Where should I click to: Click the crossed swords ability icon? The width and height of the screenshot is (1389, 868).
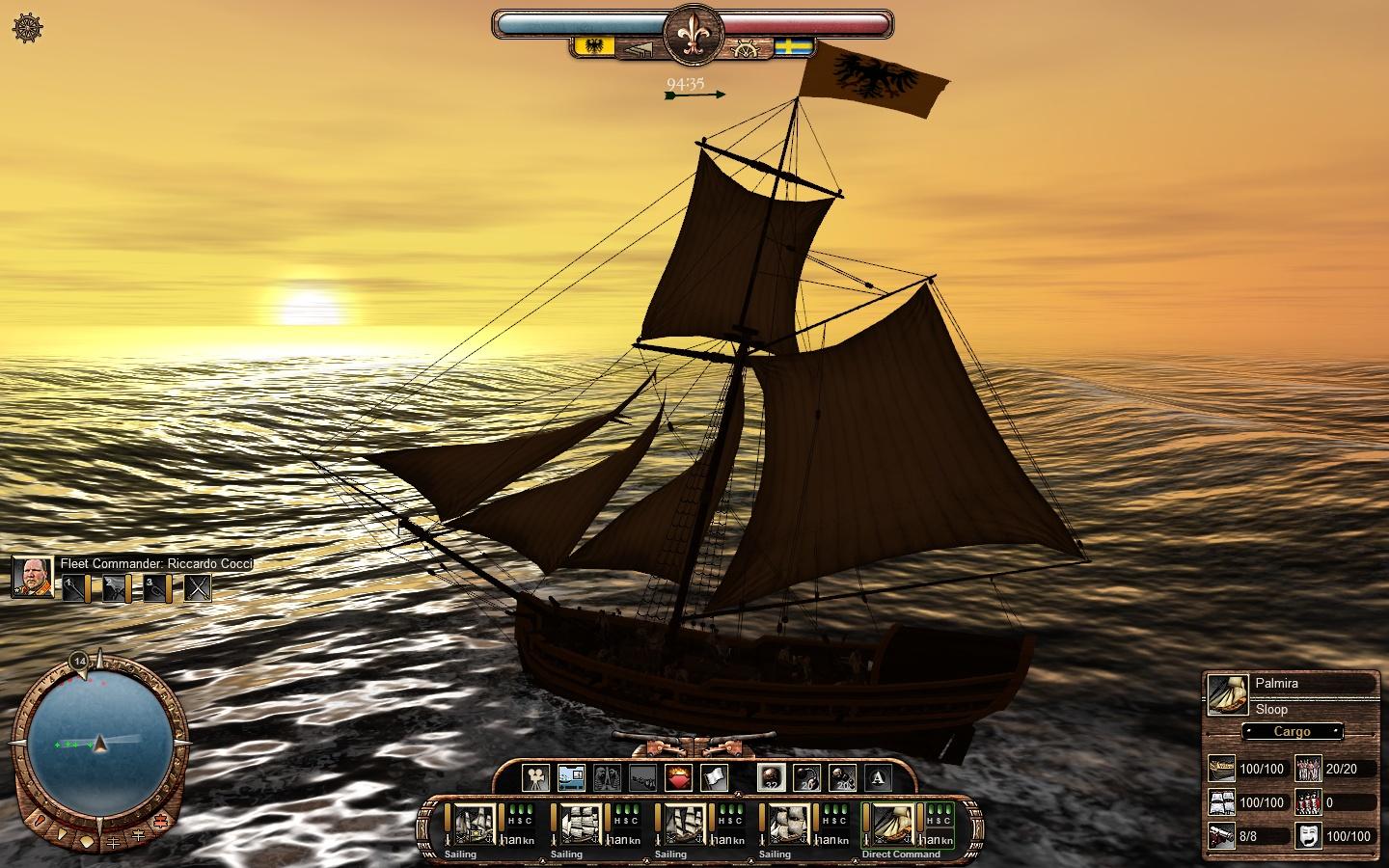(x=197, y=588)
